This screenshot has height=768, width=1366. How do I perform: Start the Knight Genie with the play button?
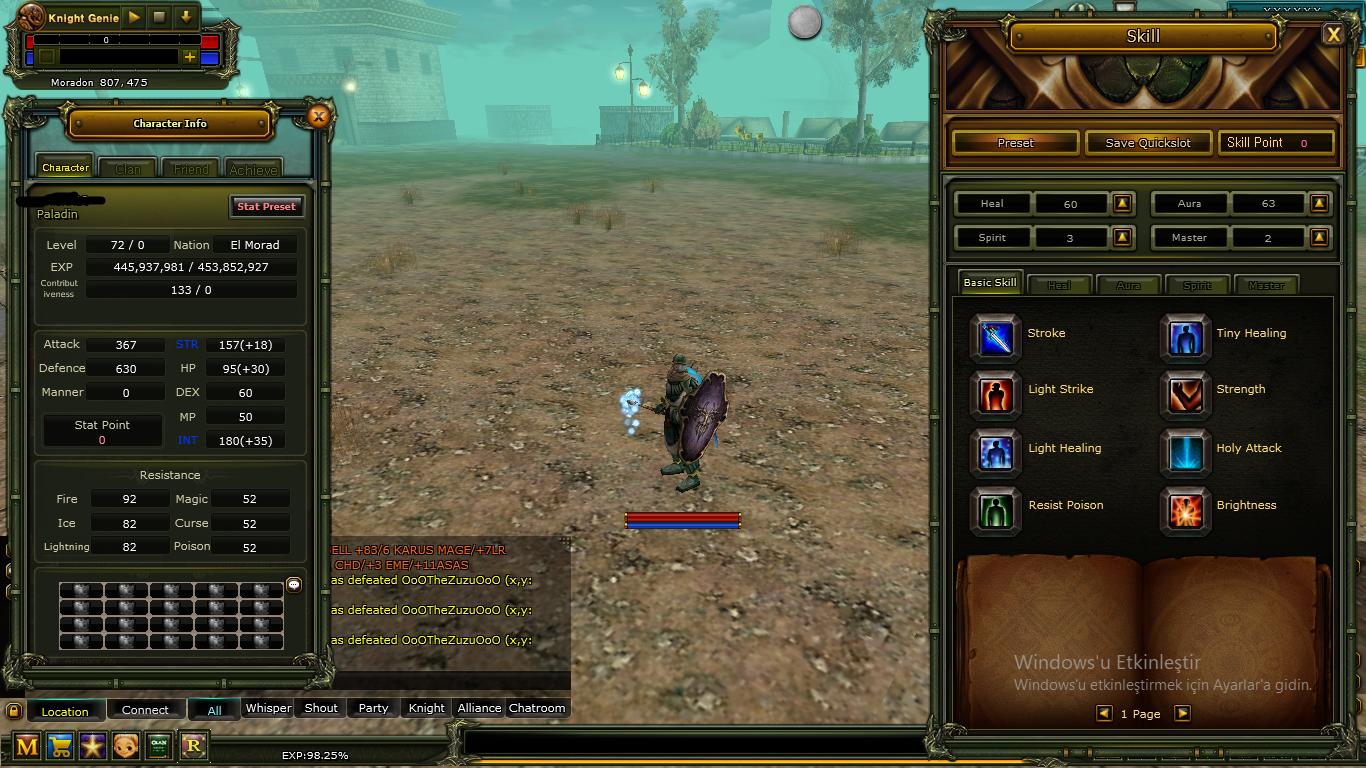[133, 16]
